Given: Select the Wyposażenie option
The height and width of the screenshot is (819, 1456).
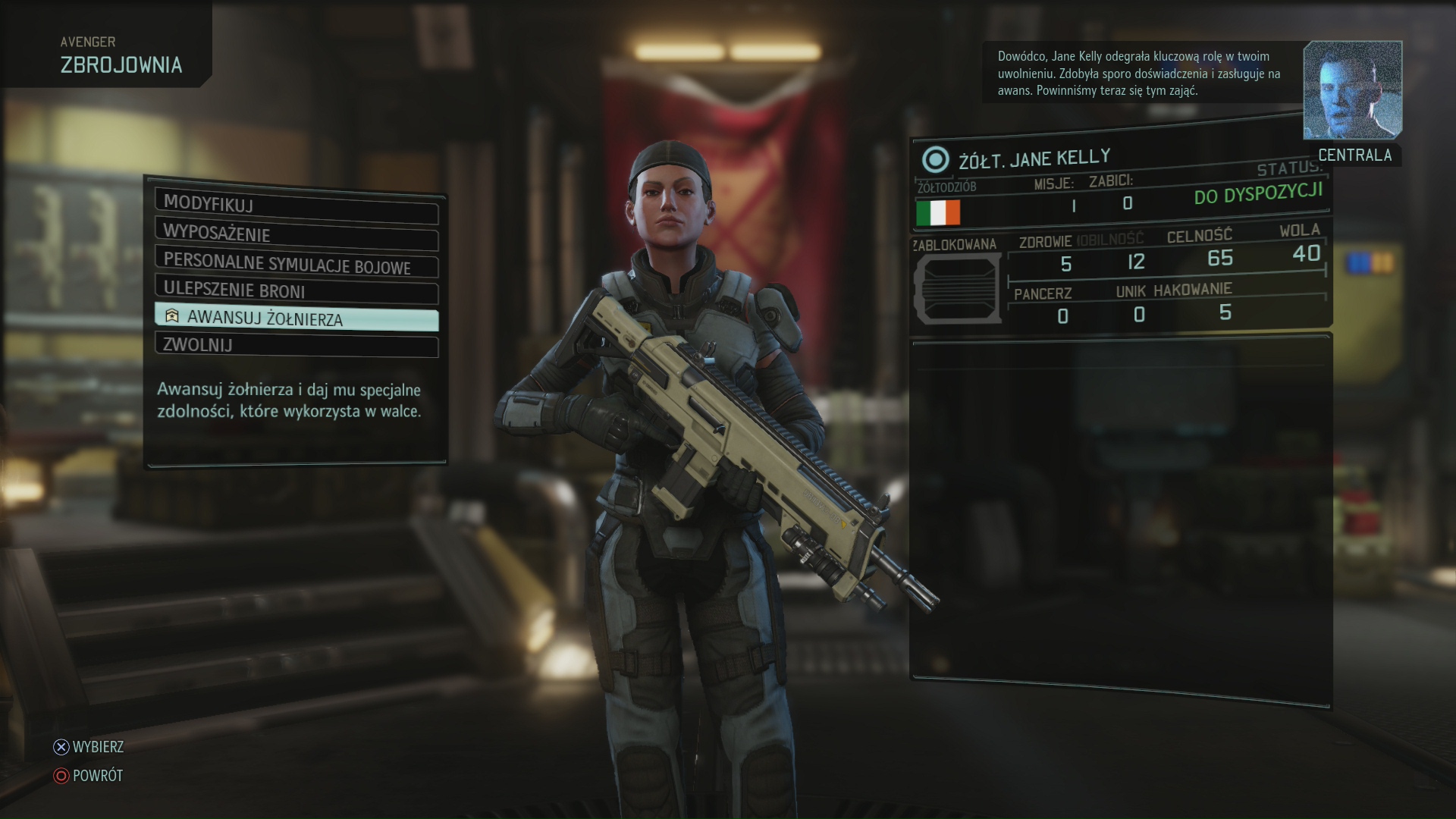Looking at the screenshot, I should [x=296, y=234].
